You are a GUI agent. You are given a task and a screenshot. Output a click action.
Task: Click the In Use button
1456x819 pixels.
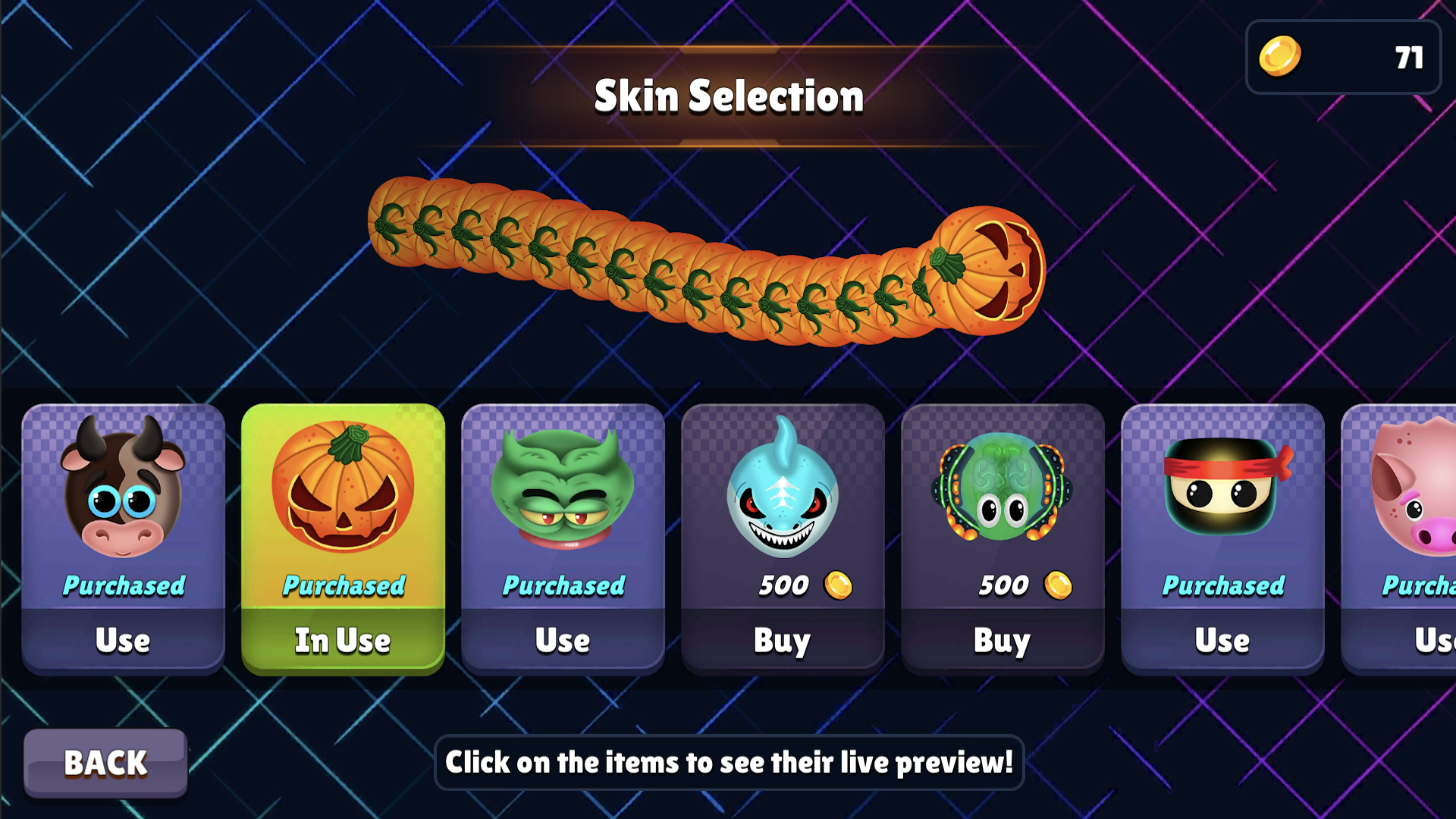[343, 641]
